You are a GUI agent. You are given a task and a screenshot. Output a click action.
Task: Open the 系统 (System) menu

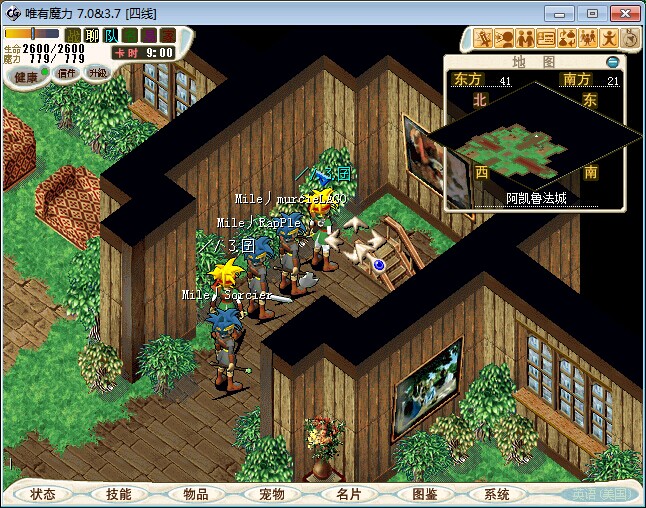[497, 494]
